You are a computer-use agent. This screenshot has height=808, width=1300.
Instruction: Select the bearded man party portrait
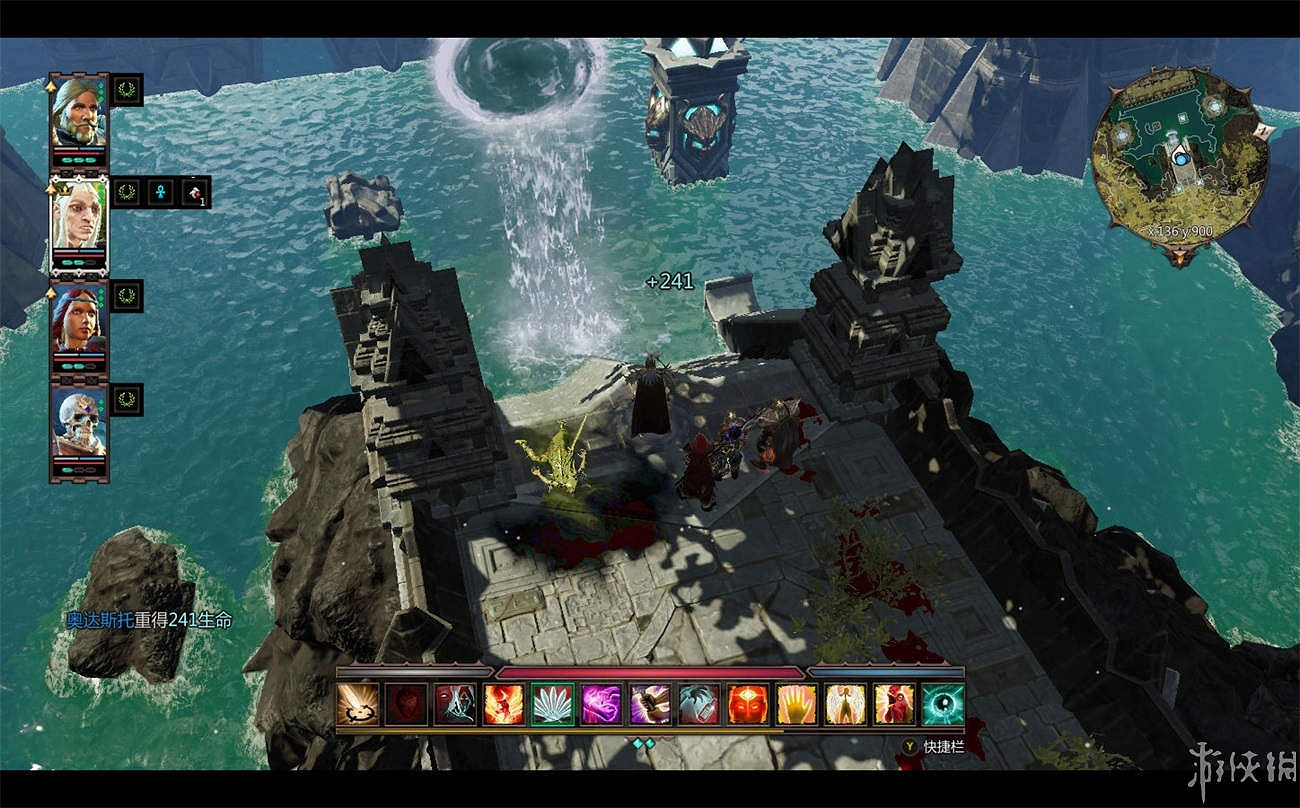(x=78, y=112)
